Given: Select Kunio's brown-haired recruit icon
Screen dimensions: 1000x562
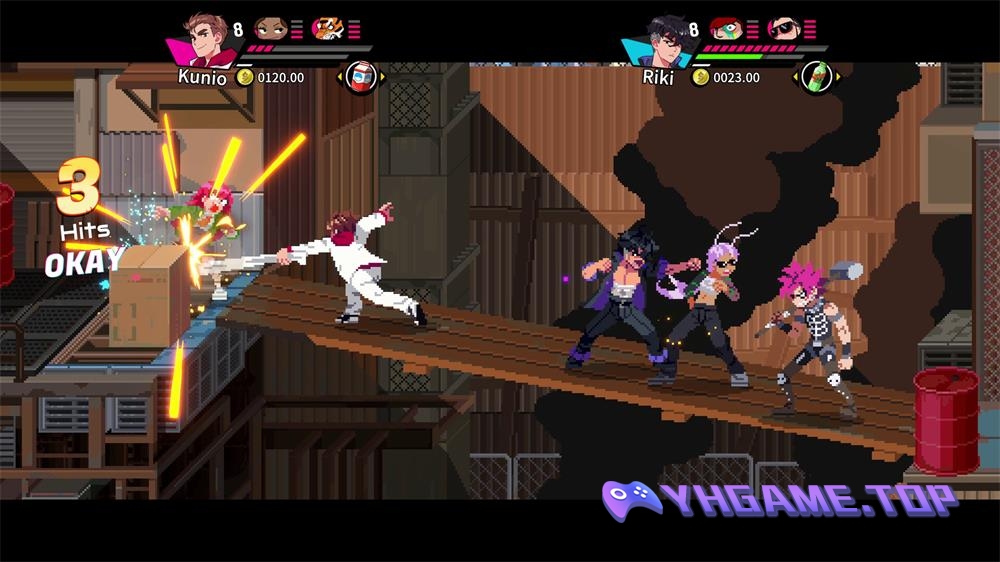Looking at the screenshot, I should click(x=270, y=28).
